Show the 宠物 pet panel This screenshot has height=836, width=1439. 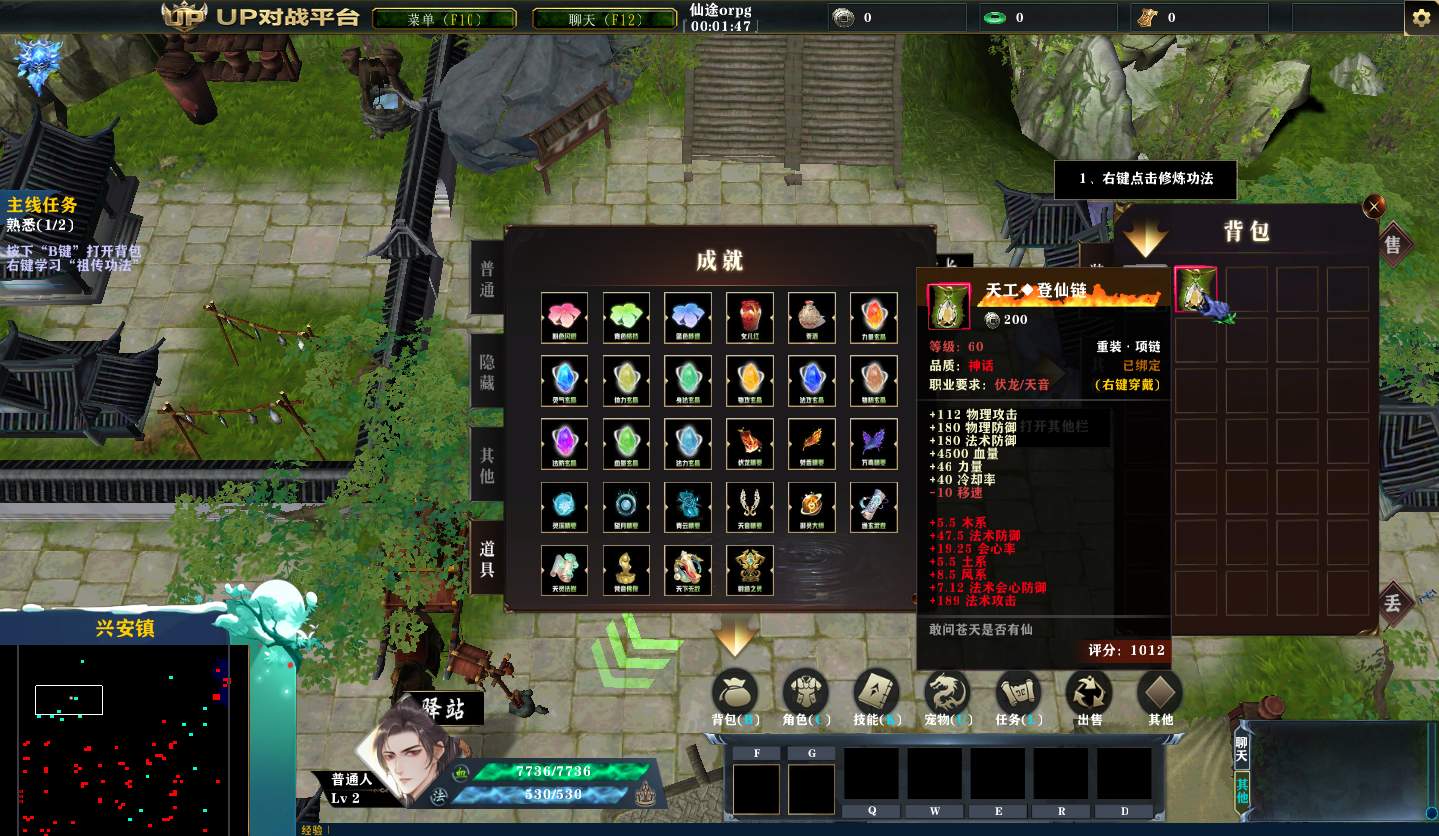click(947, 696)
